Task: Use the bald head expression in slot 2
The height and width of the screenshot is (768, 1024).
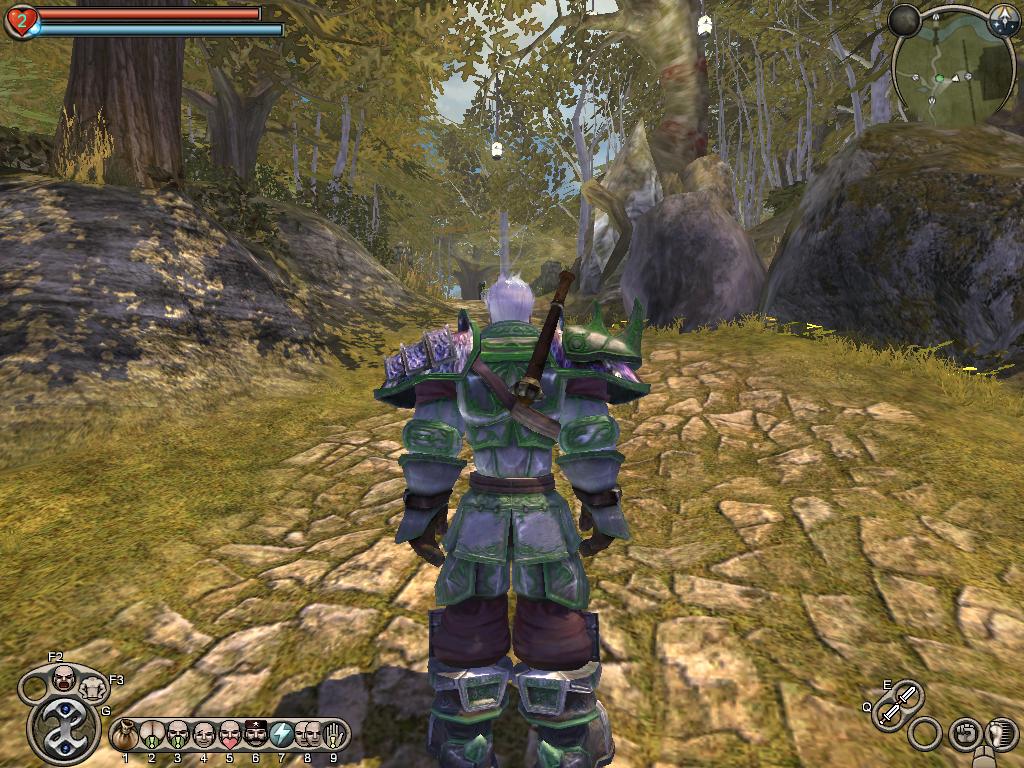Action: [151, 735]
